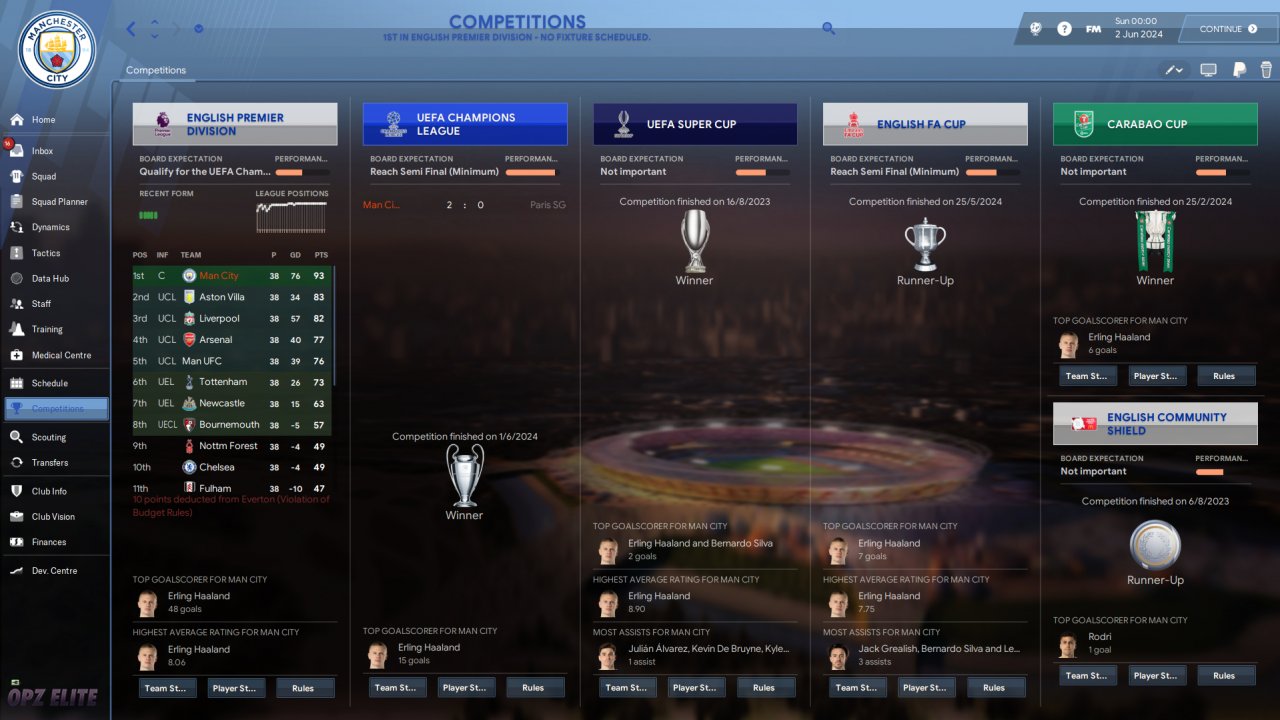
Task: Go to the Transfers page
Action: pos(50,463)
